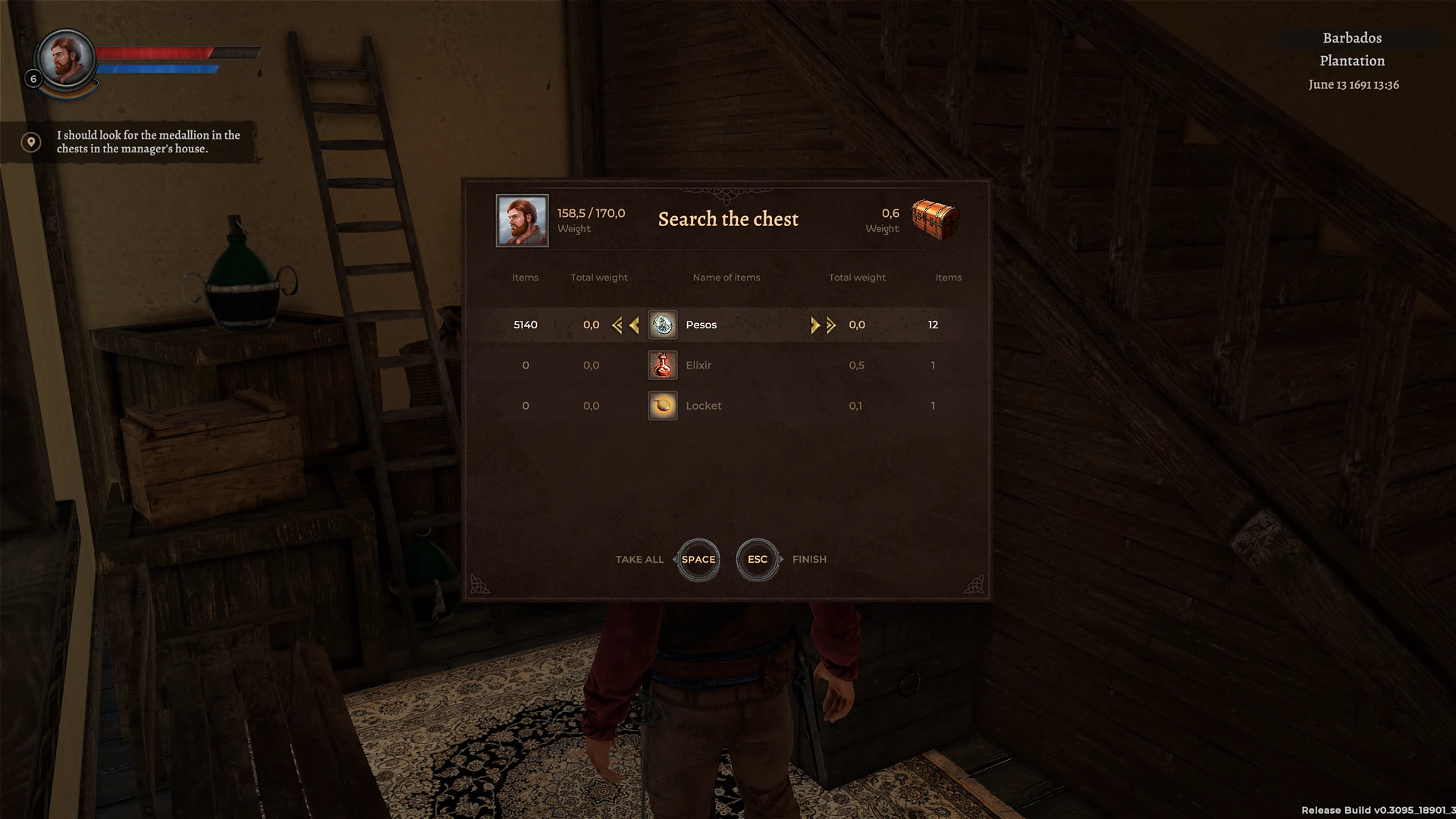Click the Barbados Plantation location label
This screenshot has width=1456, height=819.
1351,49
